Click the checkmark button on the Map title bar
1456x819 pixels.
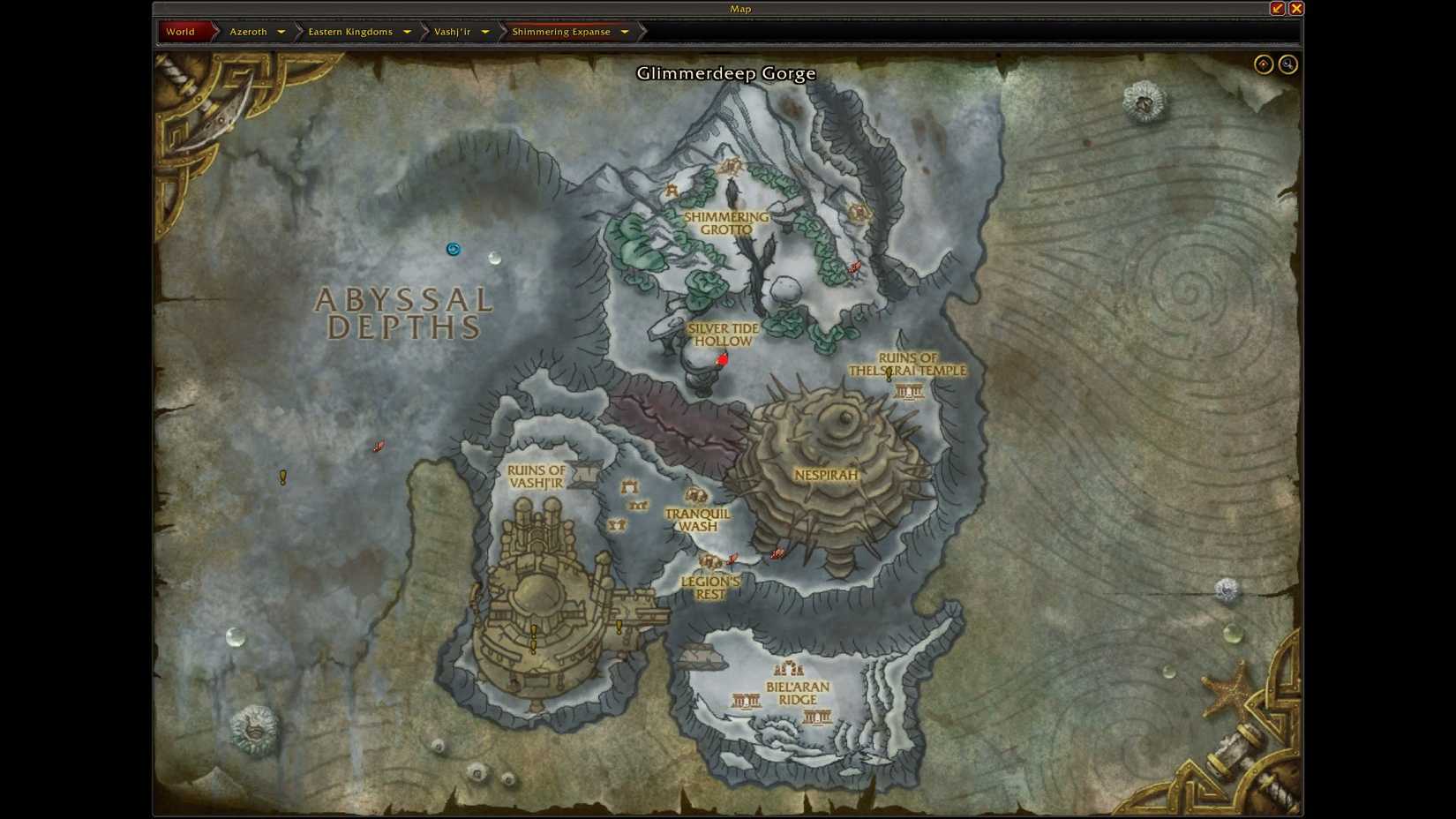click(x=1276, y=8)
